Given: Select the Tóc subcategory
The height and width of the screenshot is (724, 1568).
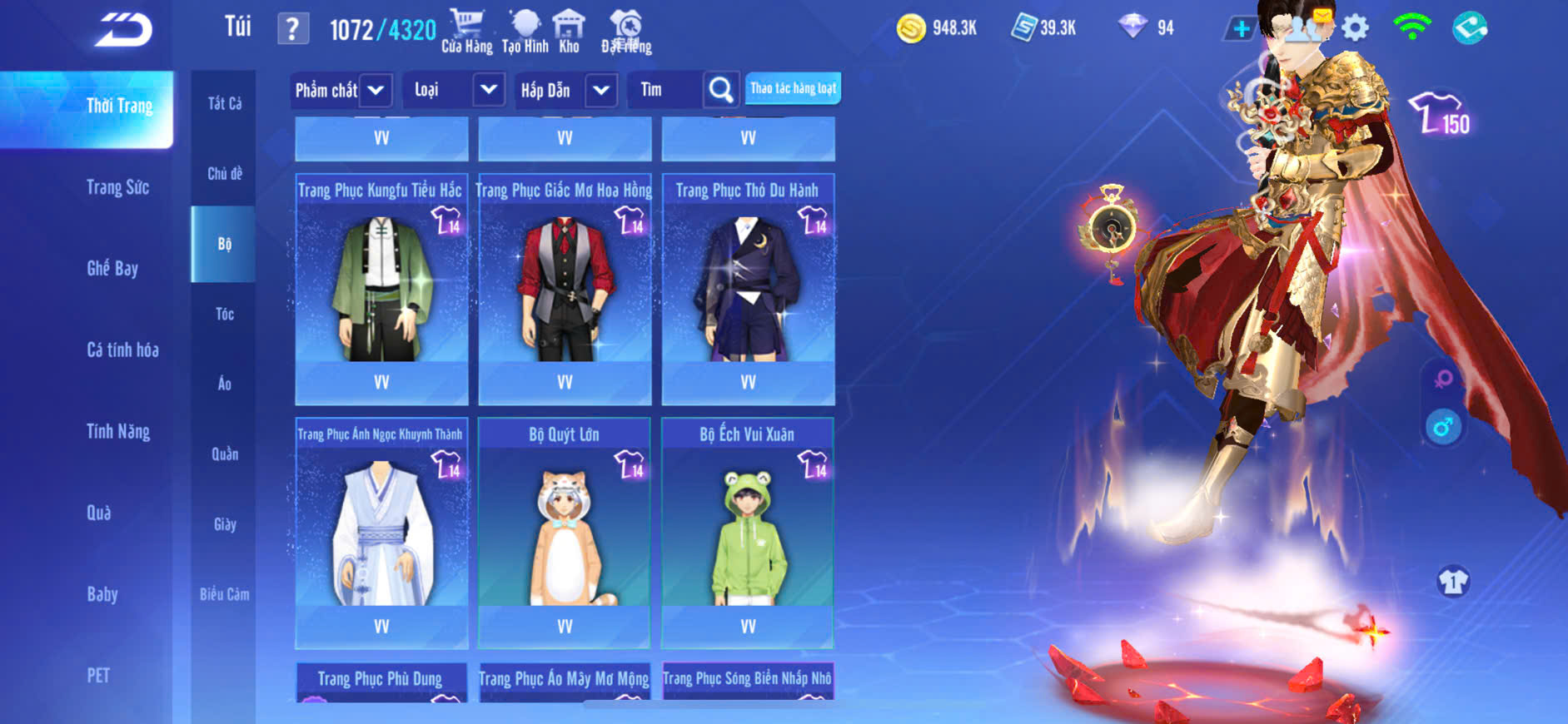Looking at the screenshot, I should coord(224,314).
